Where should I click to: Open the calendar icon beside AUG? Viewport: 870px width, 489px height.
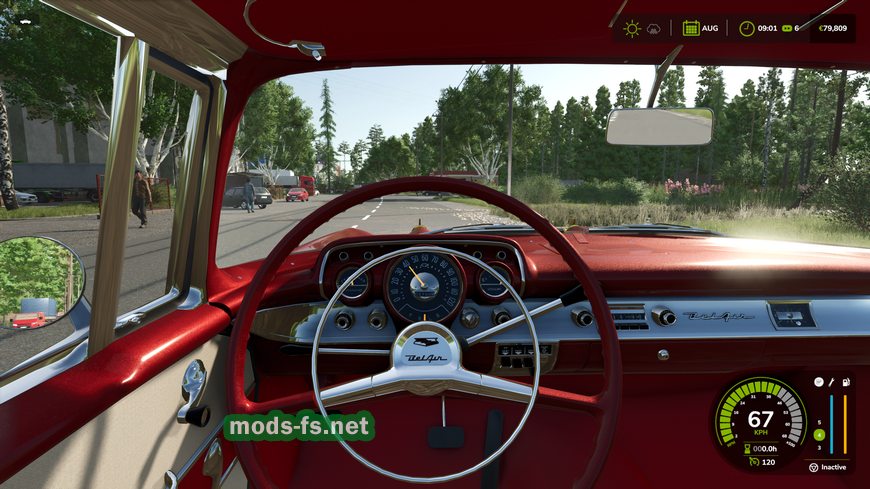[690, 28]
